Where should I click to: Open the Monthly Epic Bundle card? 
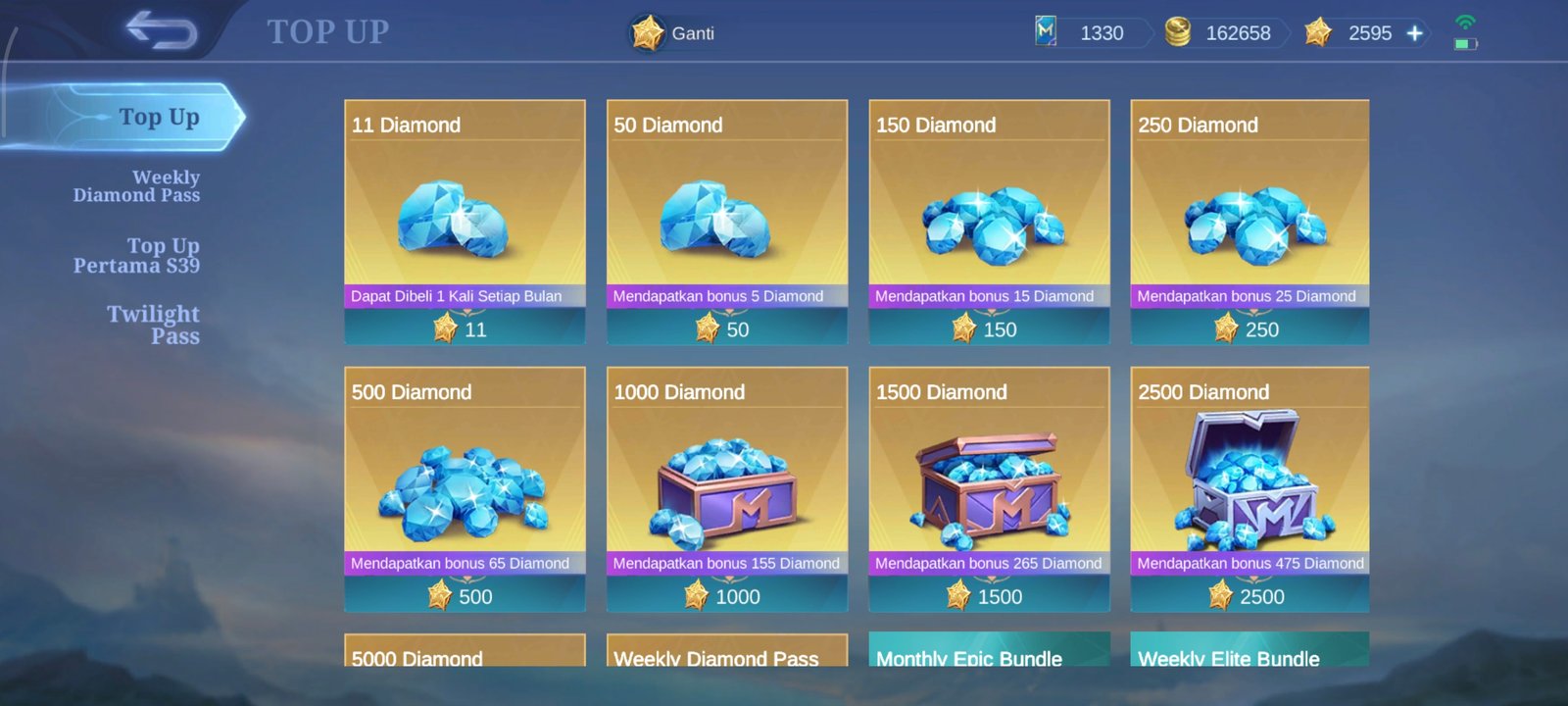(x=988, y=659)
